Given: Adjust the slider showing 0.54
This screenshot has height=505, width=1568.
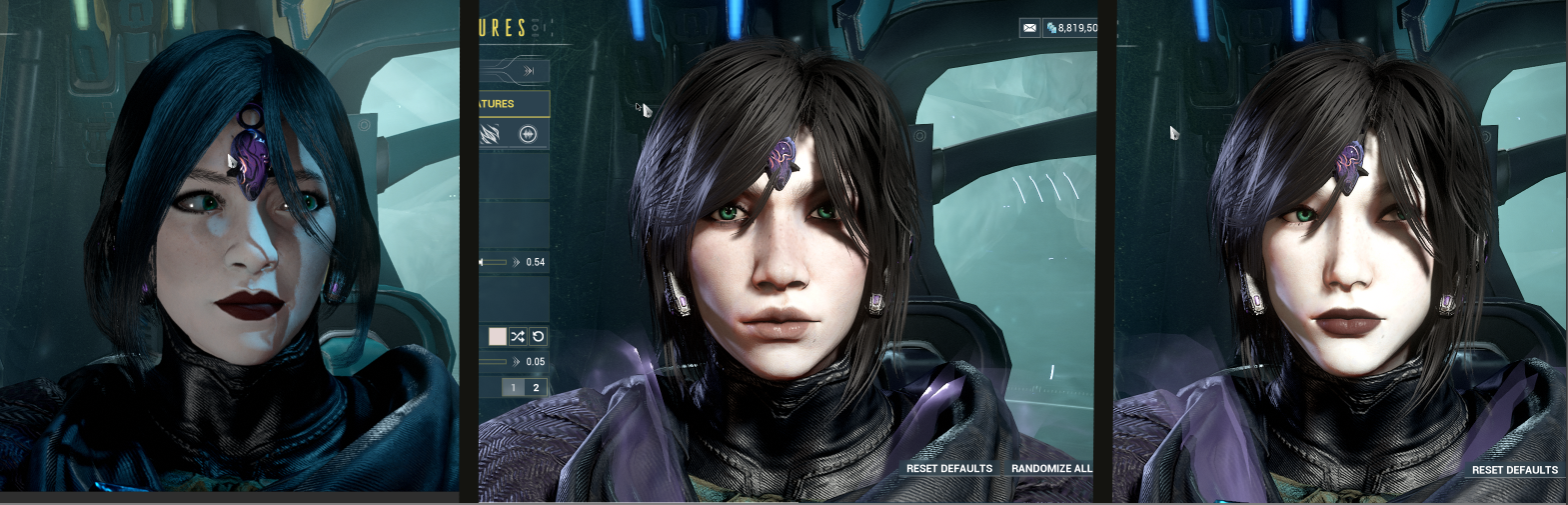Looking at the screenshot, I should point(495,262).
